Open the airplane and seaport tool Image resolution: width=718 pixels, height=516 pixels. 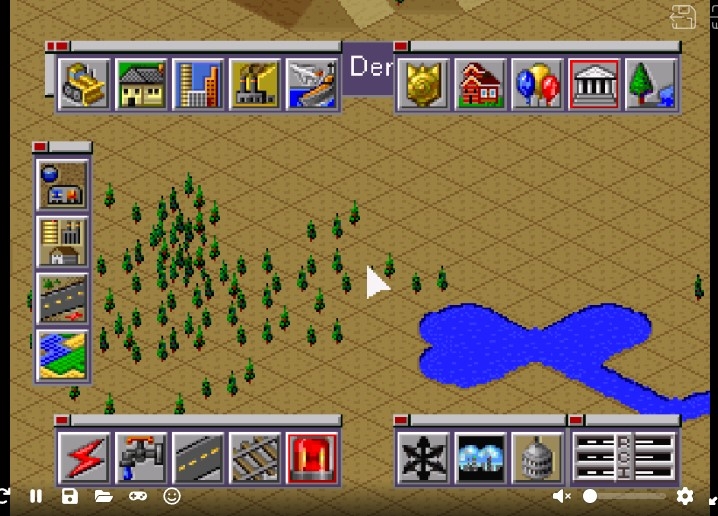[x=312, y=84]
